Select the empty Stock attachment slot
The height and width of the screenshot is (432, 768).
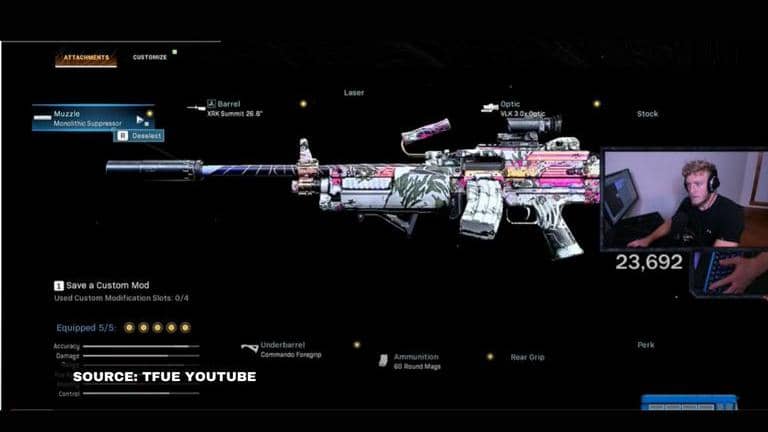tap(647, 114)
